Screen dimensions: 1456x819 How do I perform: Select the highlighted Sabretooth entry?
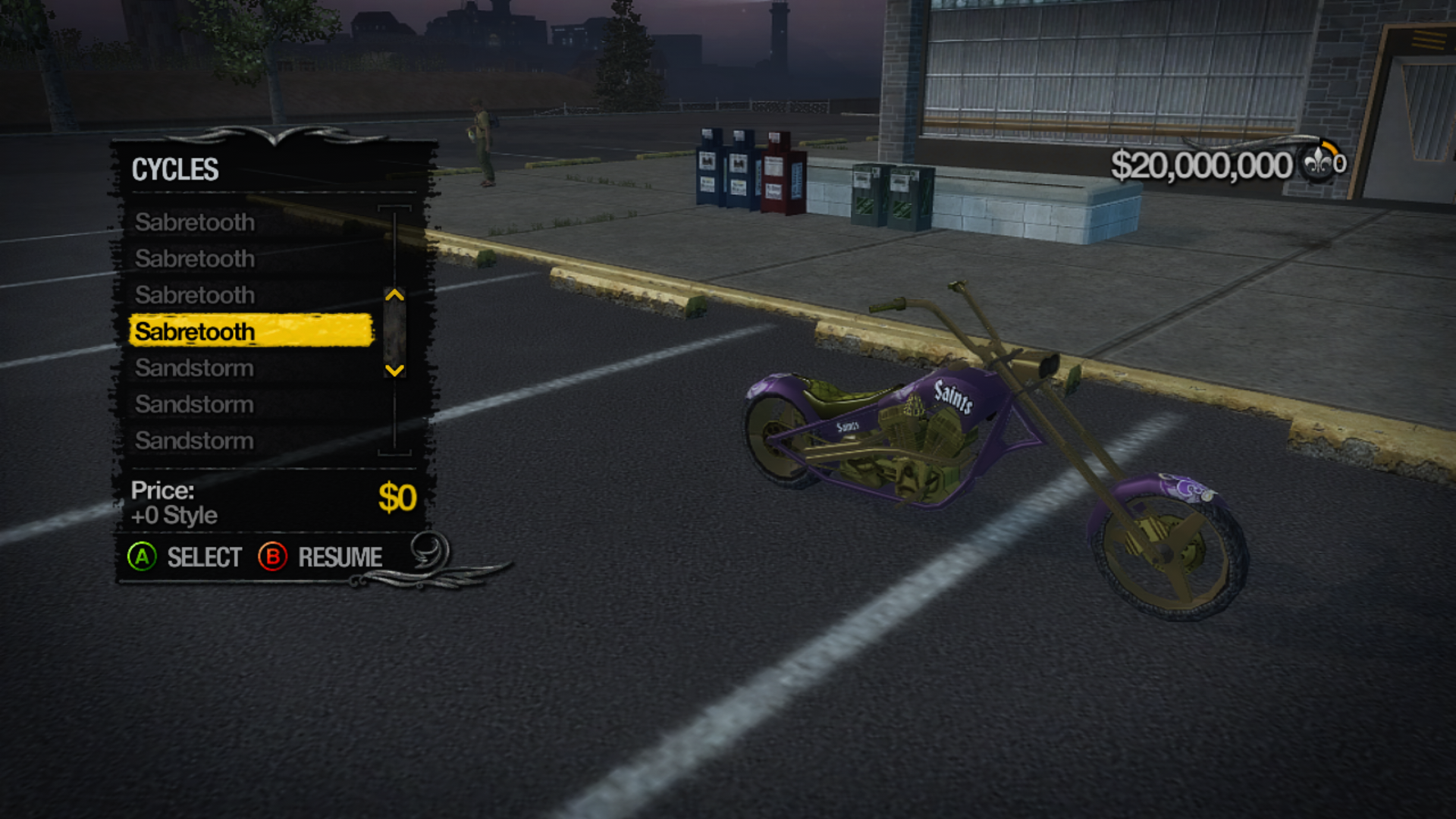click(250, 331)
